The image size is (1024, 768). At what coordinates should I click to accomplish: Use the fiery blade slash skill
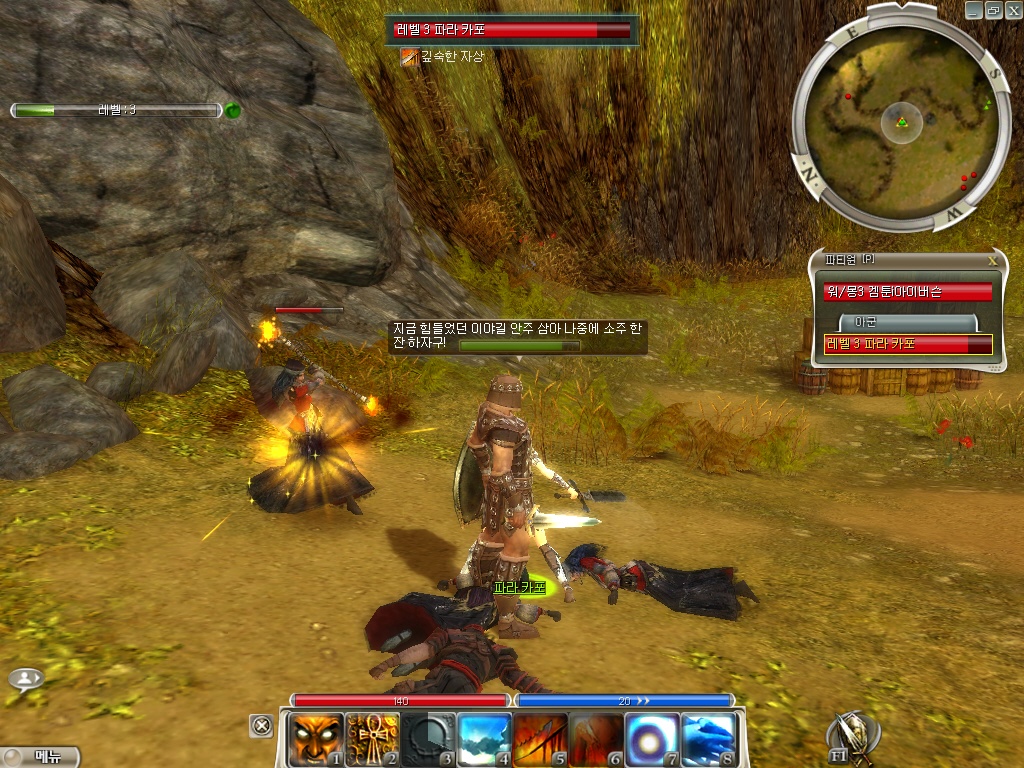tap(539, 739)
